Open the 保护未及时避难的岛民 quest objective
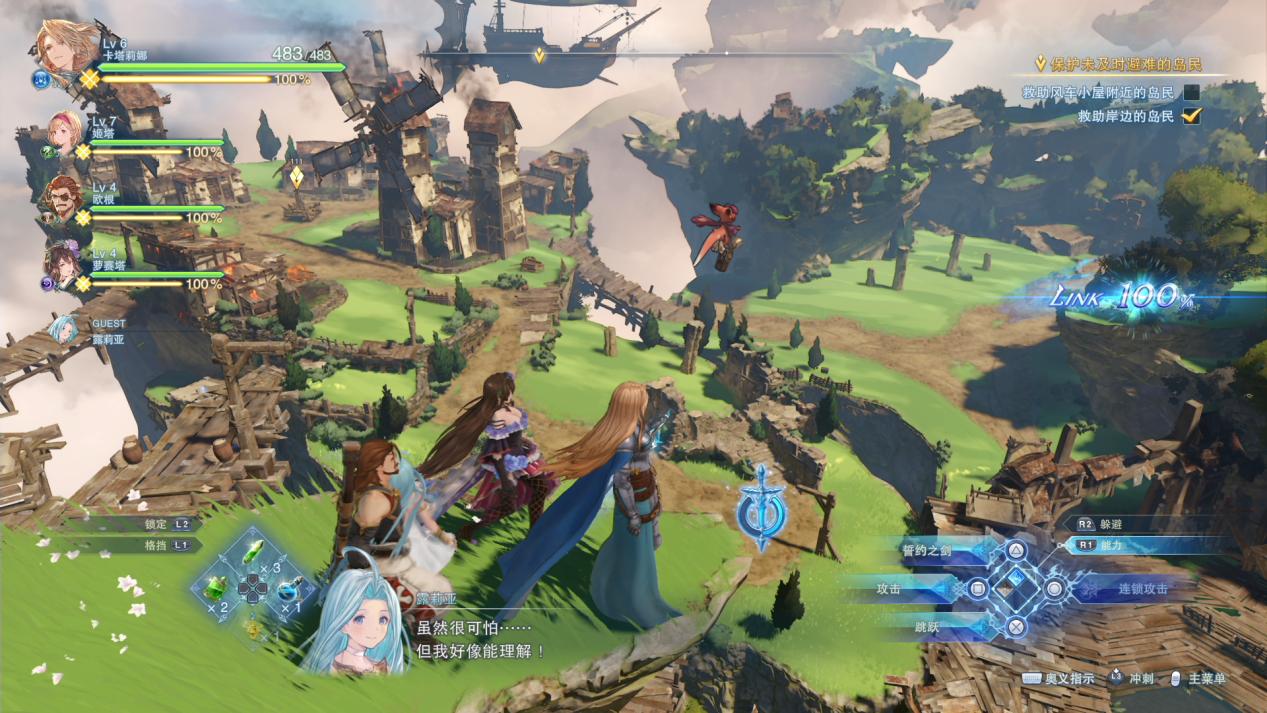Image resolution: width=1267 pixels, height=713 pixels. click(1118, 65)
